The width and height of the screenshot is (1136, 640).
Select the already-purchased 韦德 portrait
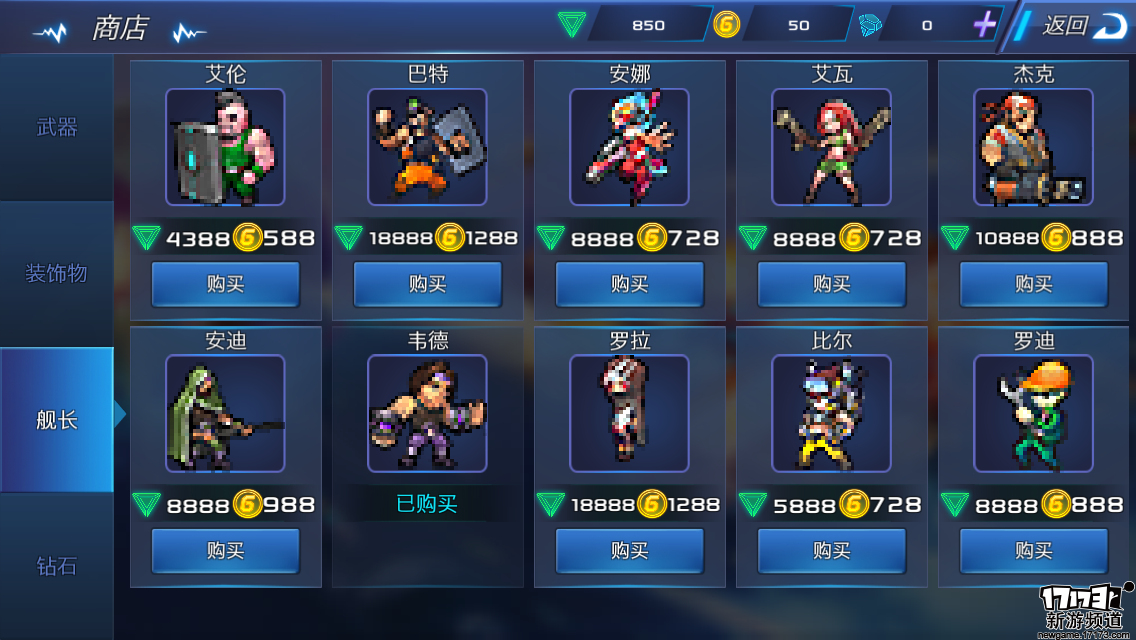click(427, 413)
